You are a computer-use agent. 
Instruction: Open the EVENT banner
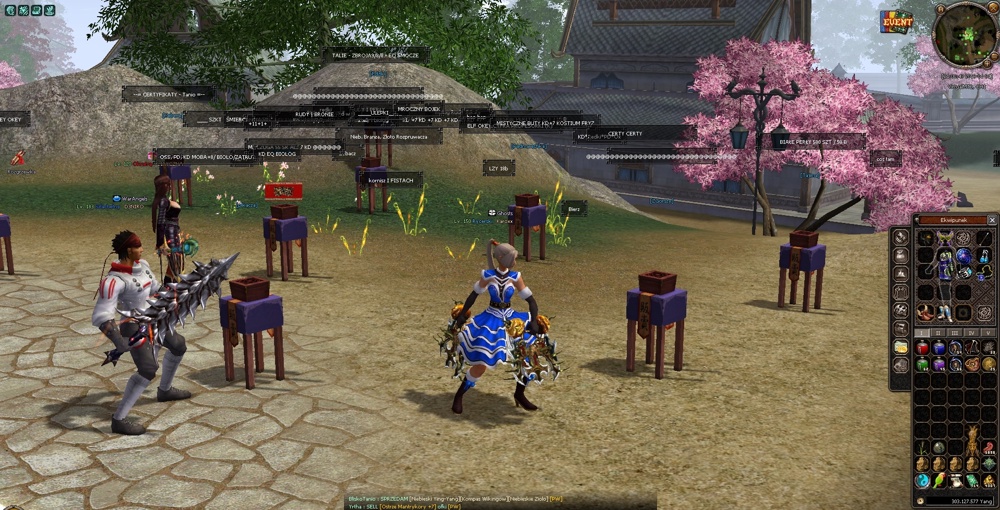click(x=896, y=22)
